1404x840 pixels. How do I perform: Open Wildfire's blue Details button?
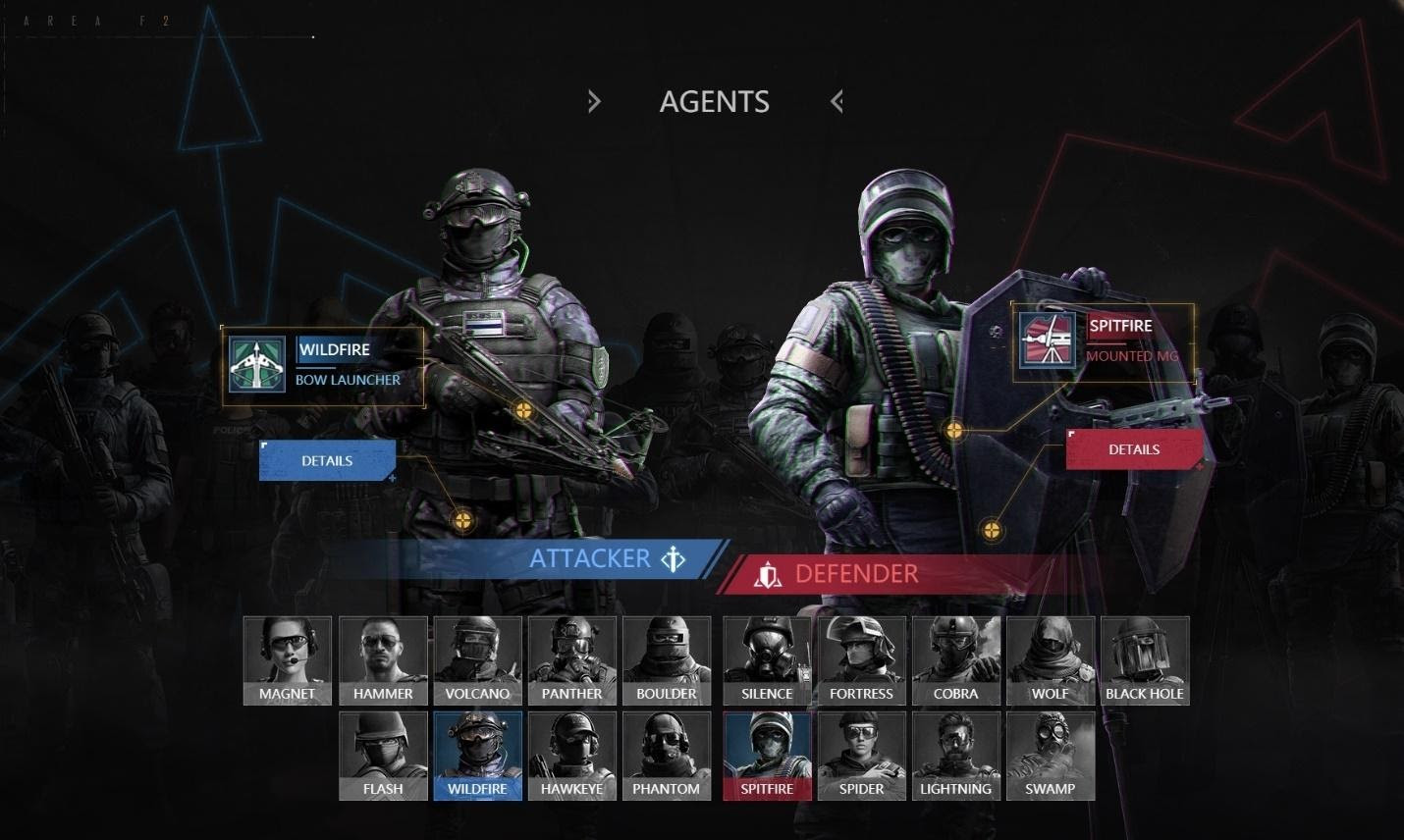point(327,460)
